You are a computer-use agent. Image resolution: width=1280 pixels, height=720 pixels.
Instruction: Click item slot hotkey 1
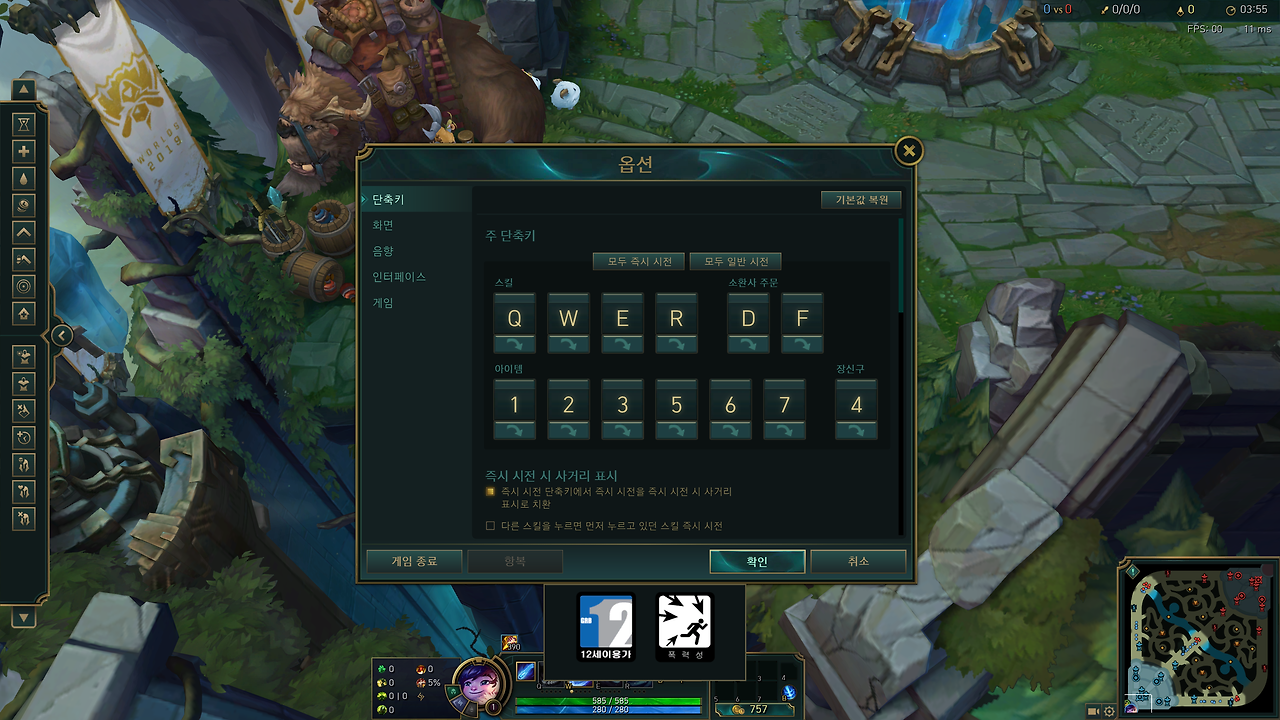tap(514, 404)
